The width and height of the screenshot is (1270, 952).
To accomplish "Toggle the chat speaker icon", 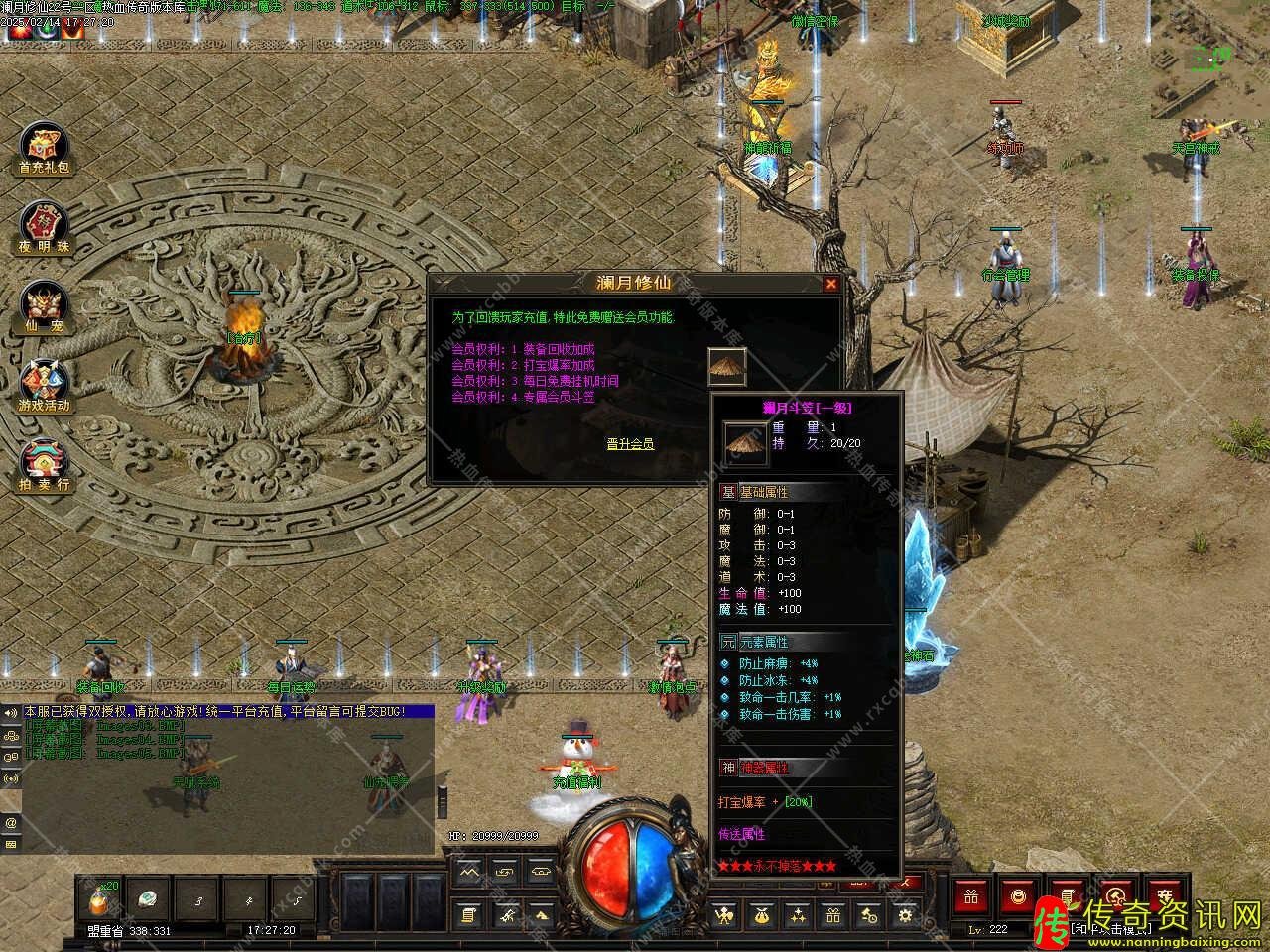I will point(11,713).
